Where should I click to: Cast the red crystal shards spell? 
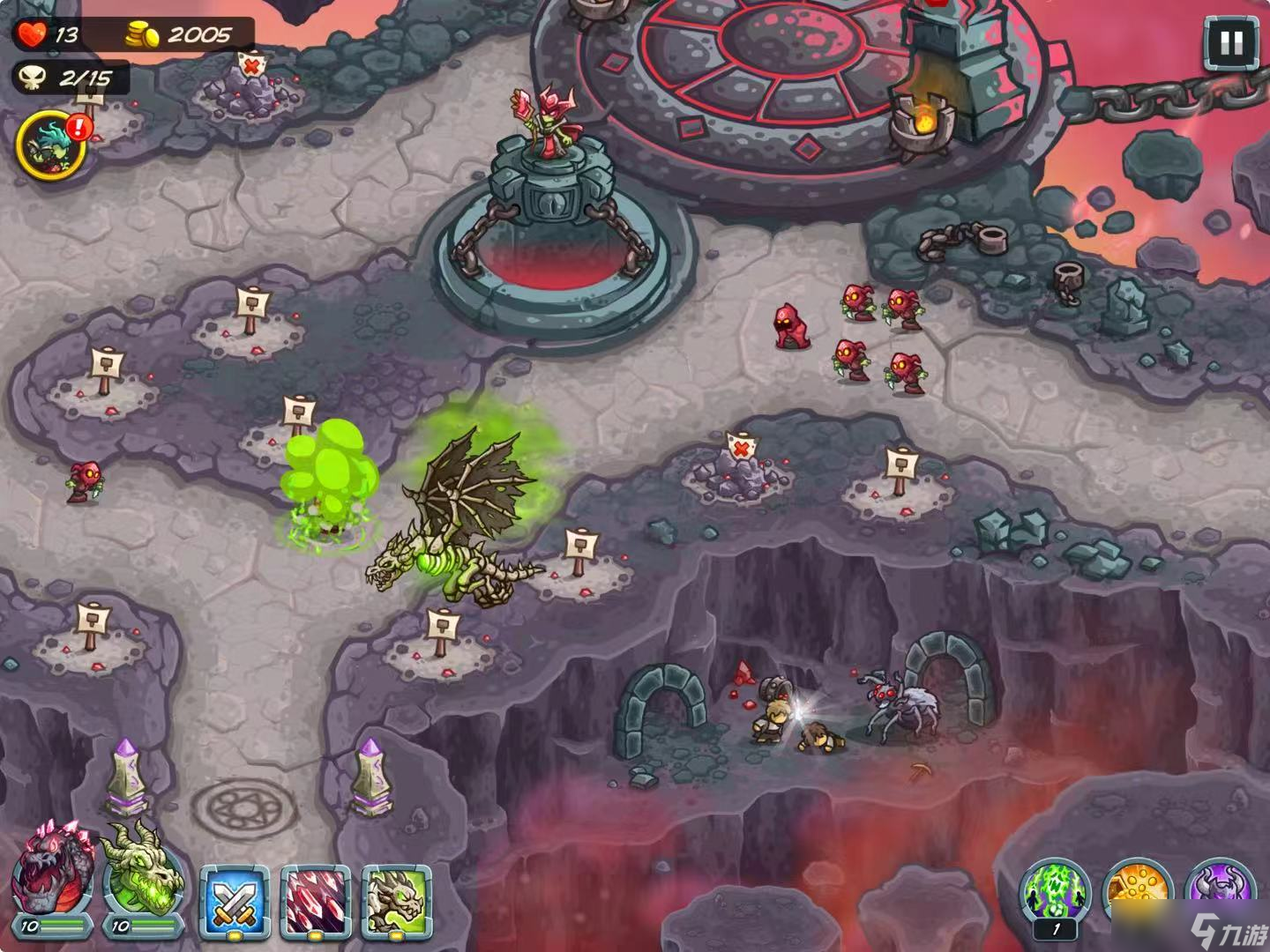click(x=316, y=901)
